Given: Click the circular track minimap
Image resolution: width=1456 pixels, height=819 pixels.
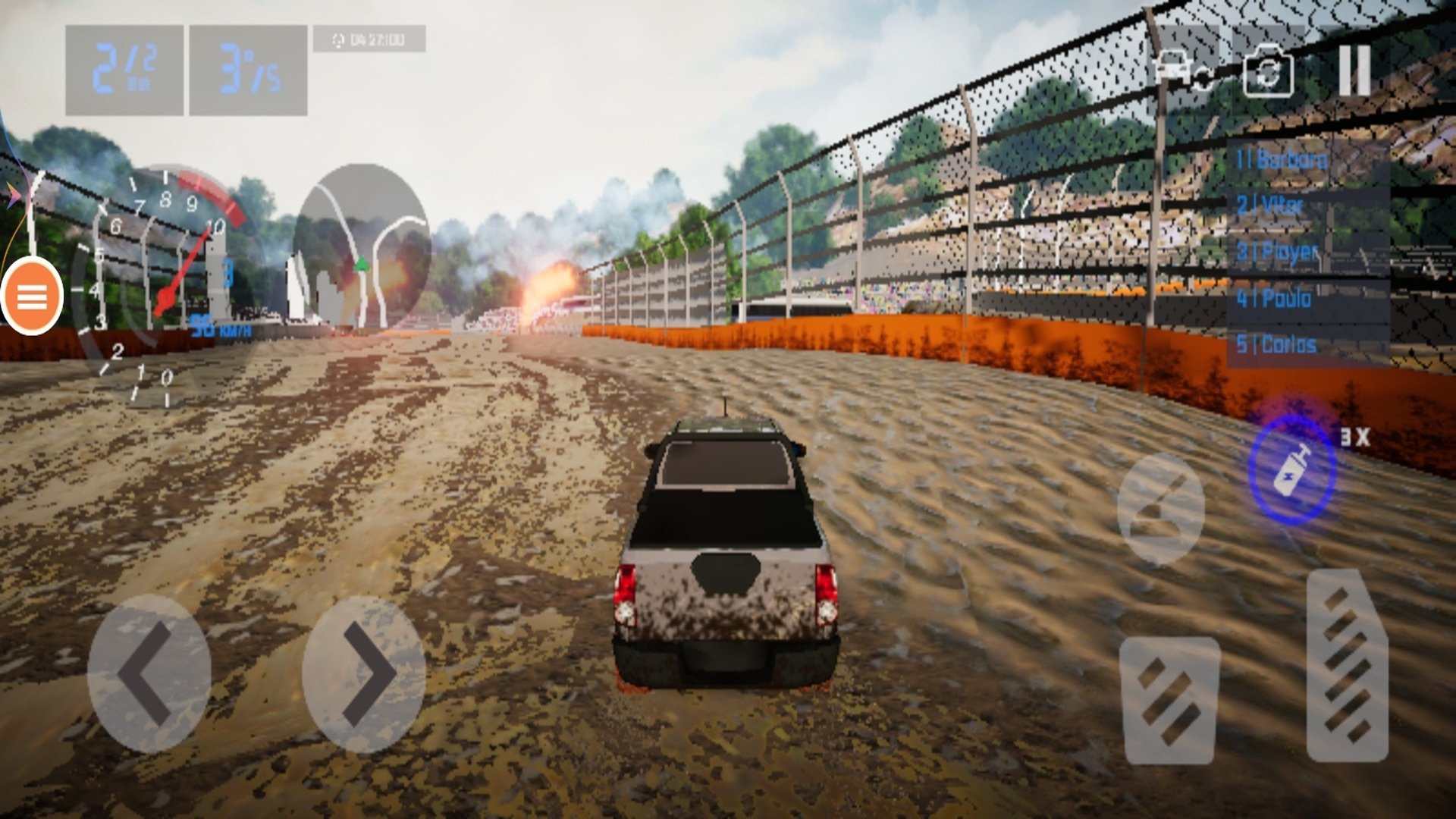Looking at the screenshot, I should pyautogui.click(x=362, y=246).
